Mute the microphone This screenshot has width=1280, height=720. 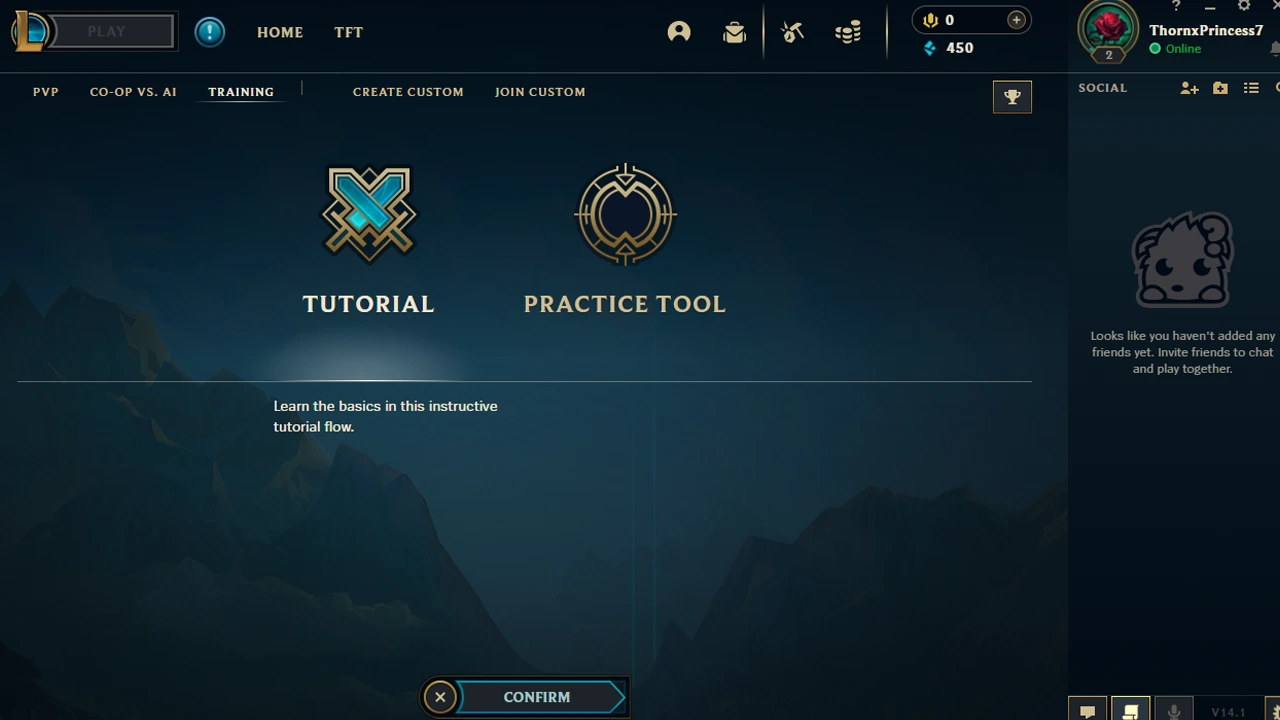[x=1174, y=710]
